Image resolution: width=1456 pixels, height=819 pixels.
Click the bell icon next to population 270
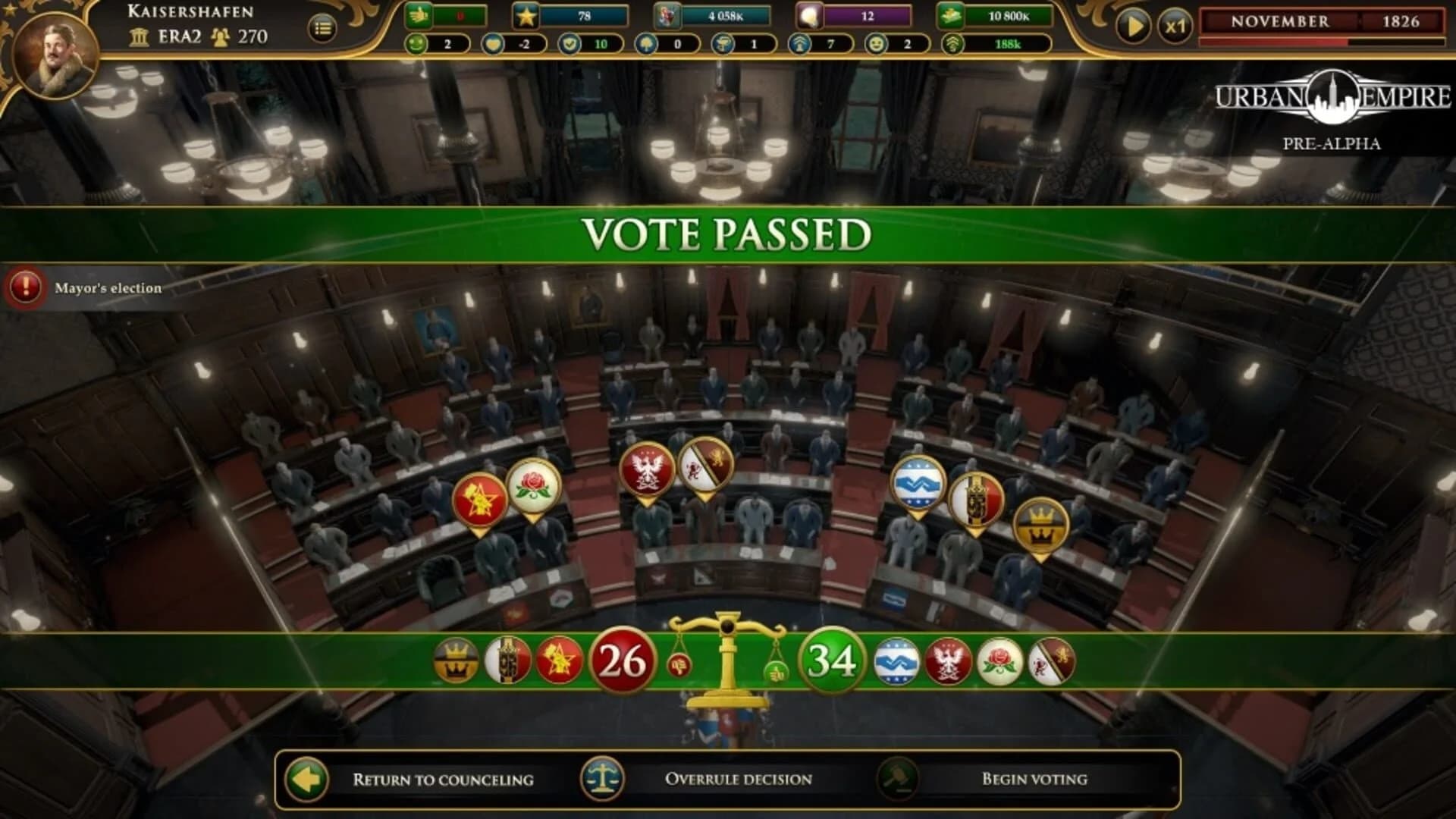click(x=221, y=35)
